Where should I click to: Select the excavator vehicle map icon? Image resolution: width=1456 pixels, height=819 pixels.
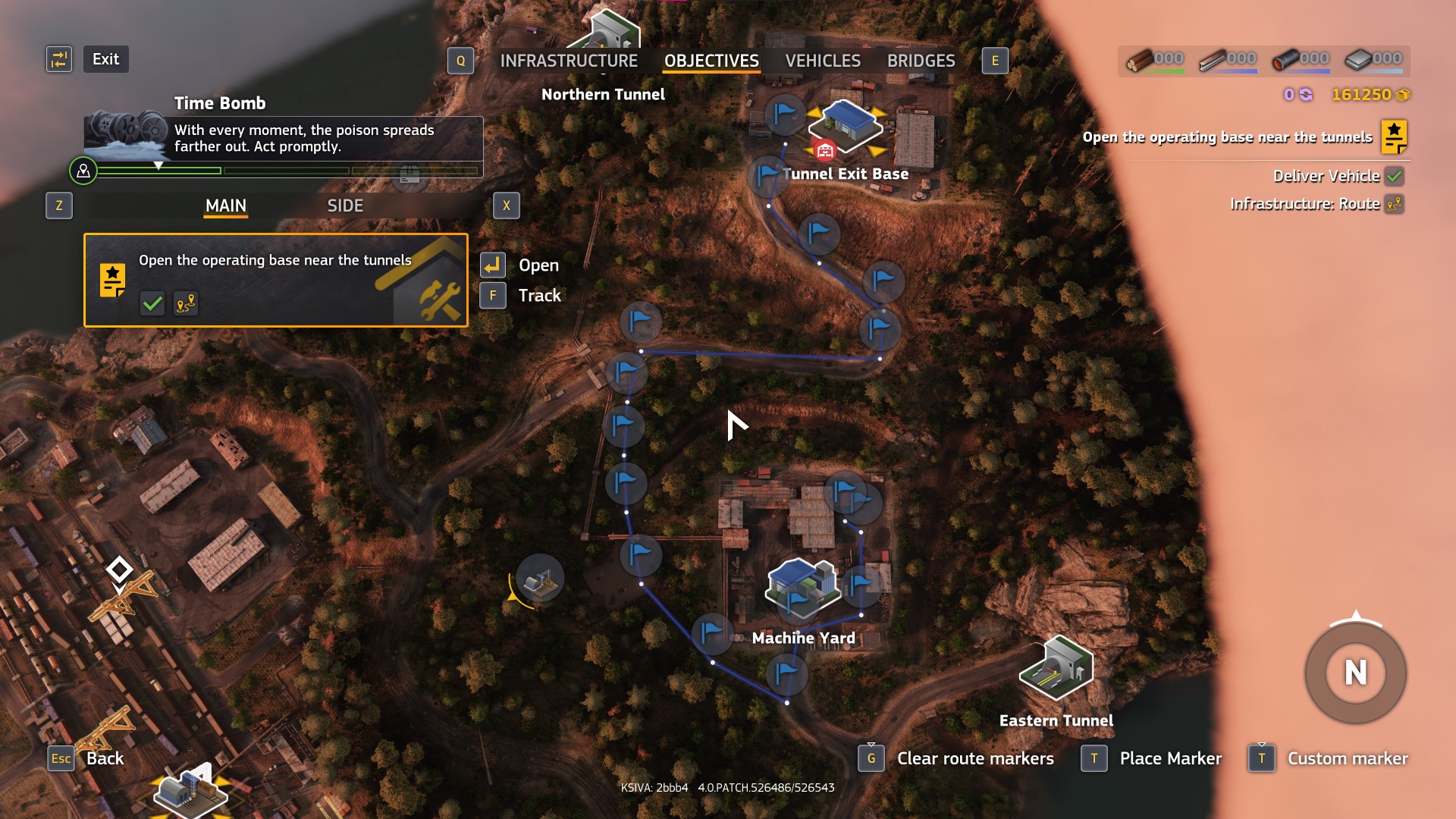coord(540,579)
